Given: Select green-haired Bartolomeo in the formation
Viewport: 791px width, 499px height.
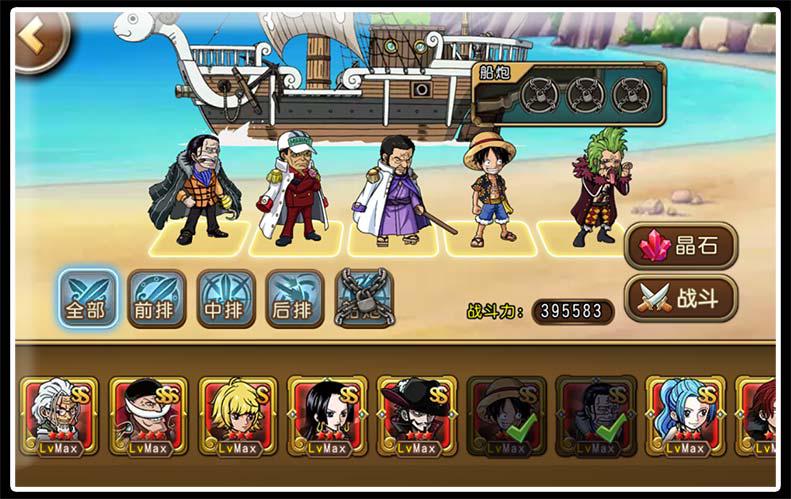Looking at the screenshot, I should (600, 188).
